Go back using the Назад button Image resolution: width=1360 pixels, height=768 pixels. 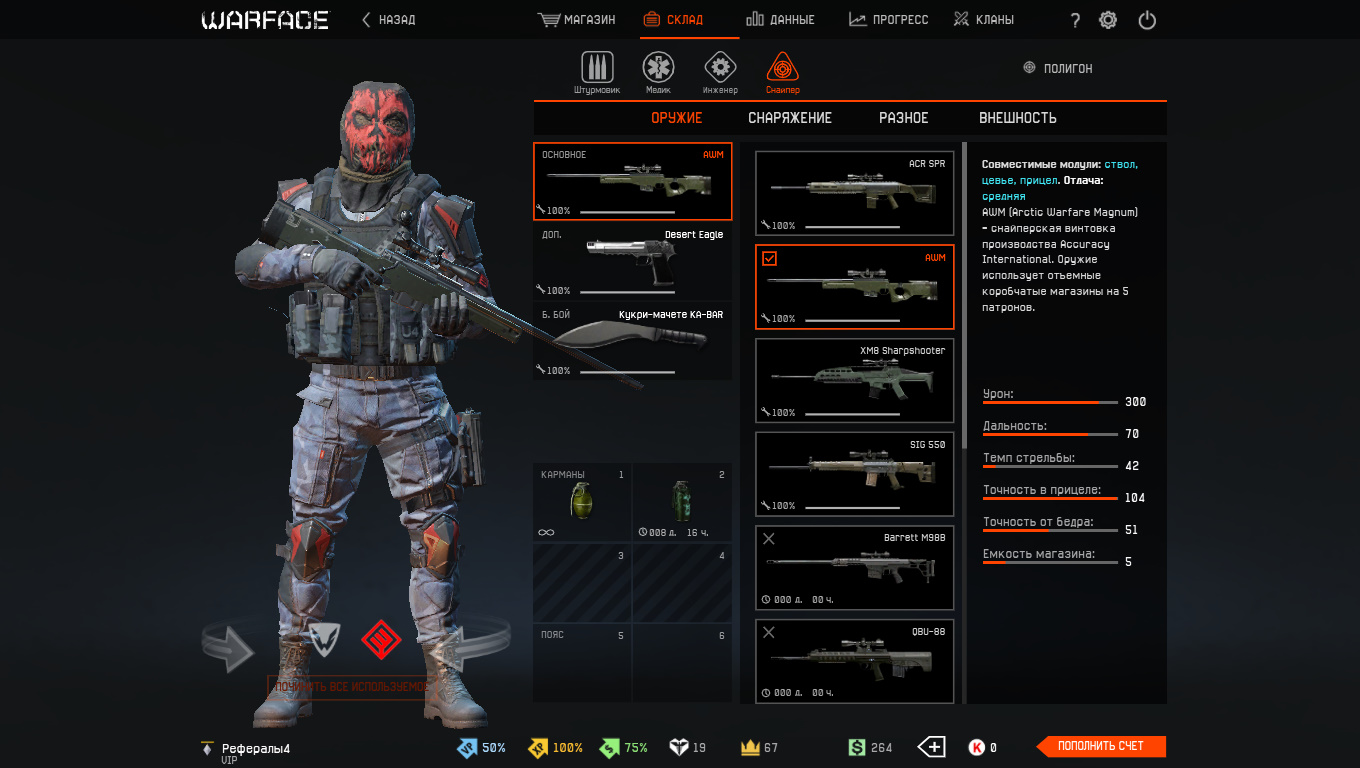click(x=388, y=20)
